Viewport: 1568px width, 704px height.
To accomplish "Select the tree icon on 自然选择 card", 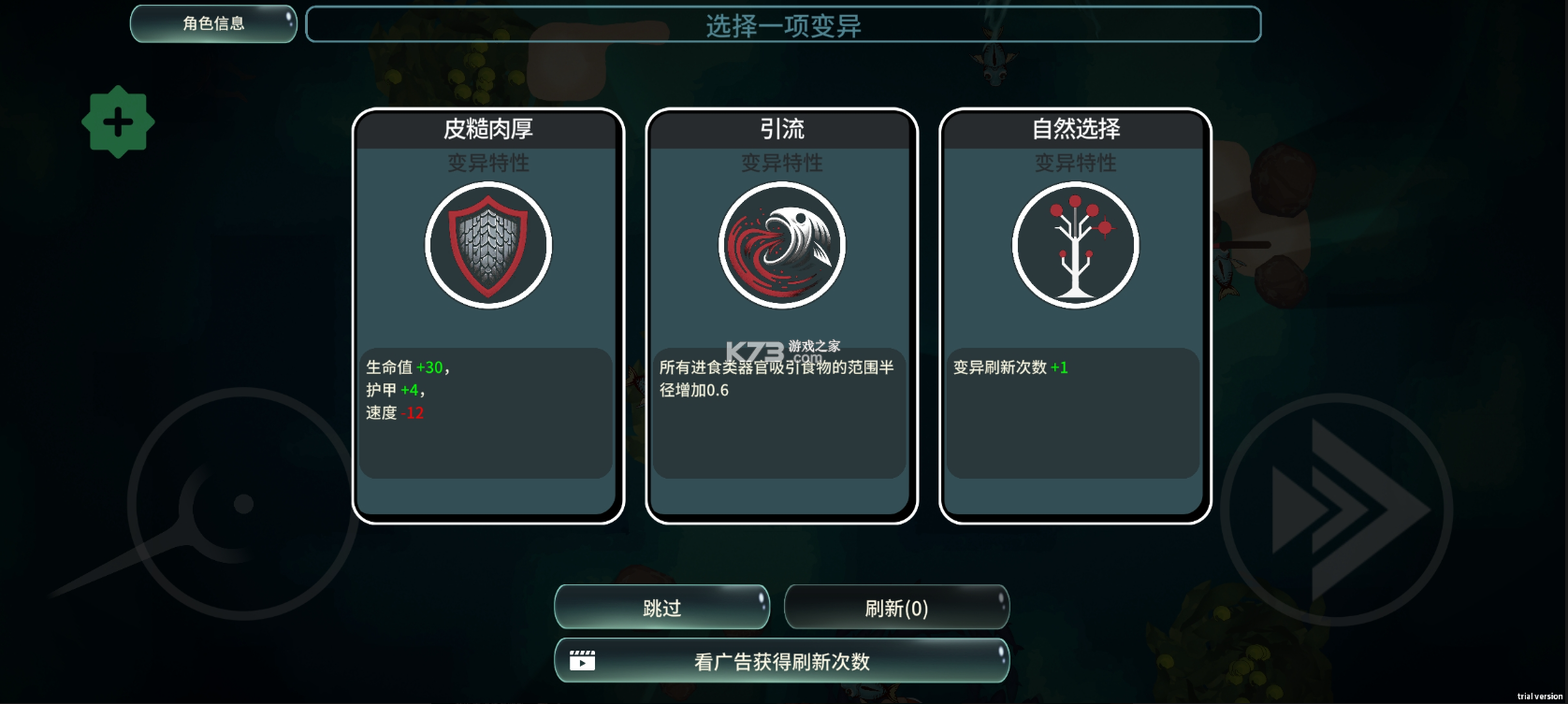I will [x=1074, y=245].
